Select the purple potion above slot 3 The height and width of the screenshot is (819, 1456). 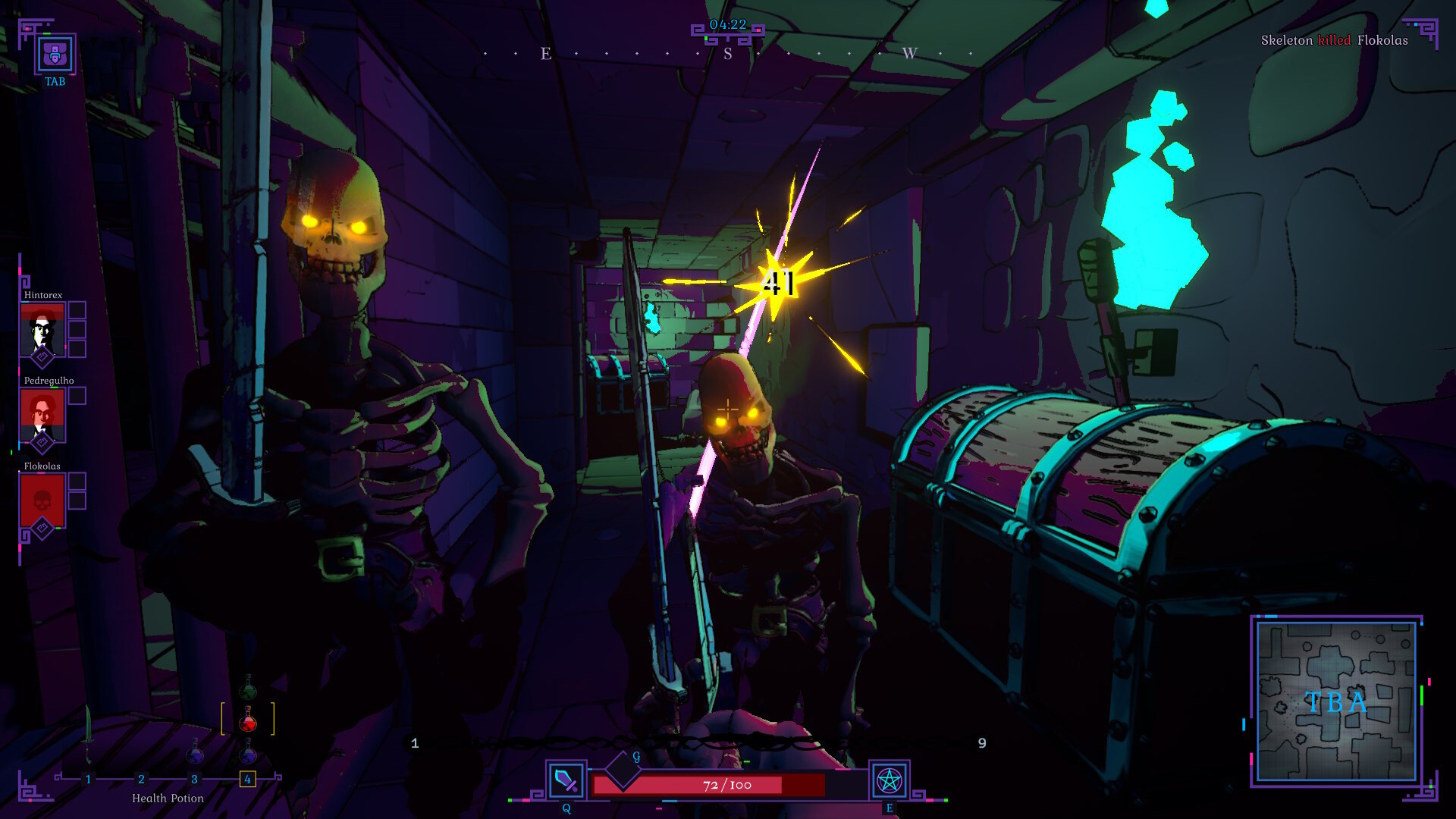coord(195,753)
